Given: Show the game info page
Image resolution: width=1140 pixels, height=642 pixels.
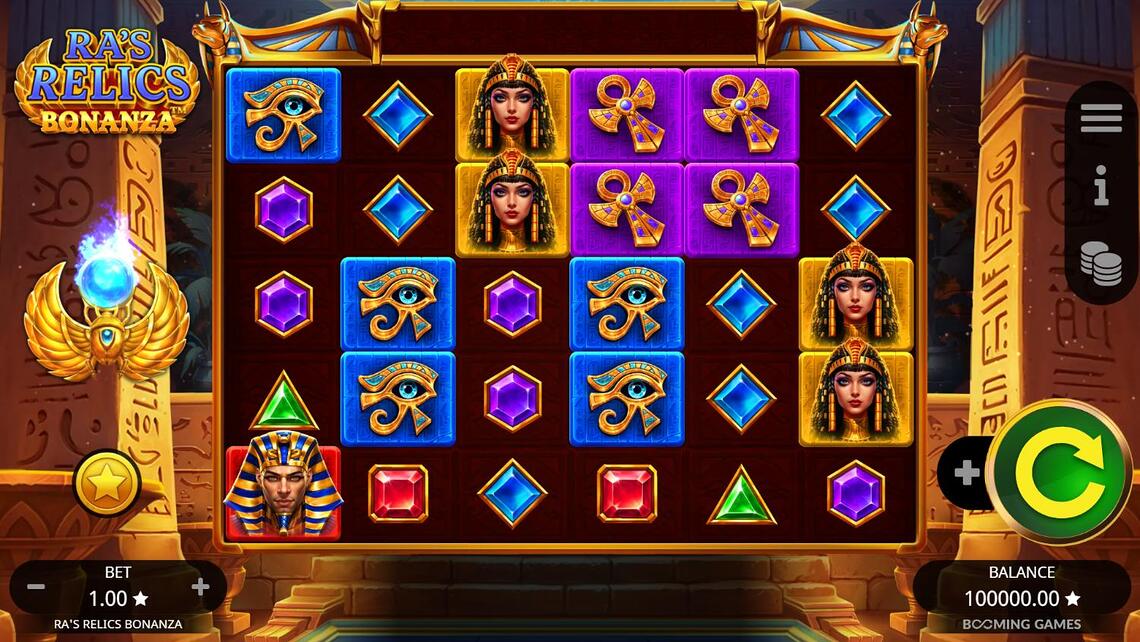Looking at the screenshot, I should pyautogui.click(x=1101, y=187).
